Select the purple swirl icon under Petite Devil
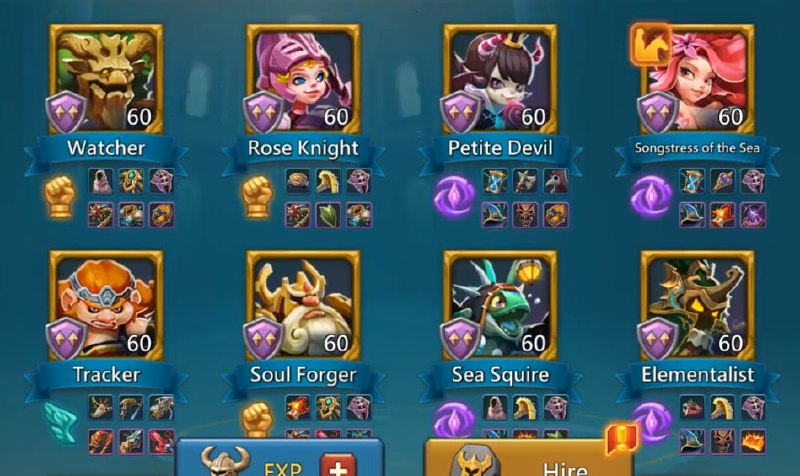 click(x=453, y=195)
